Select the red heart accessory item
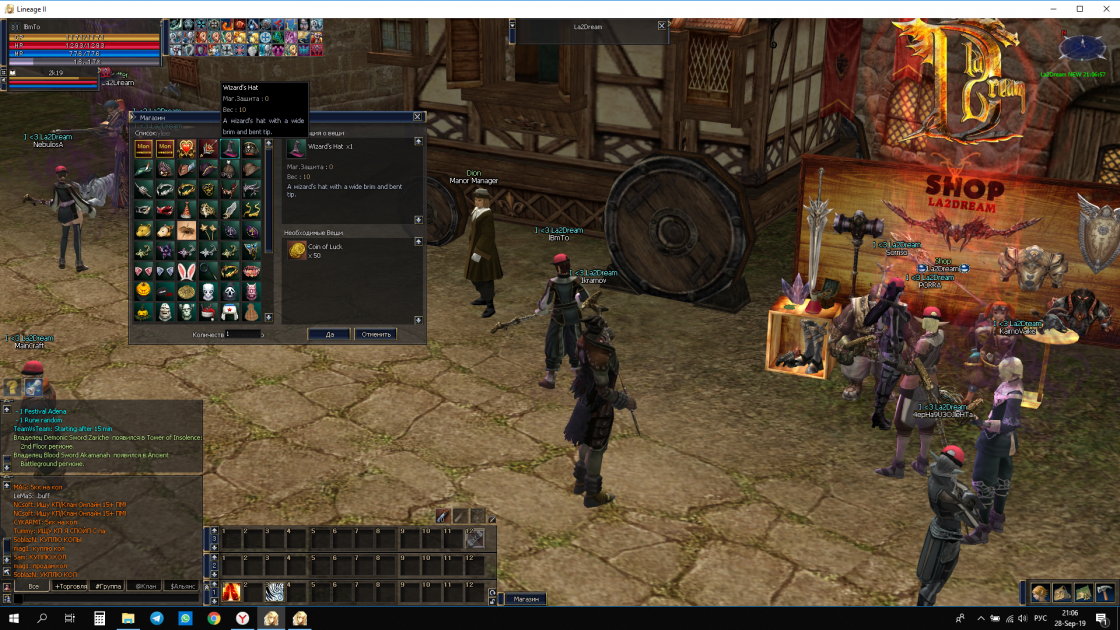 coord(187,148)
